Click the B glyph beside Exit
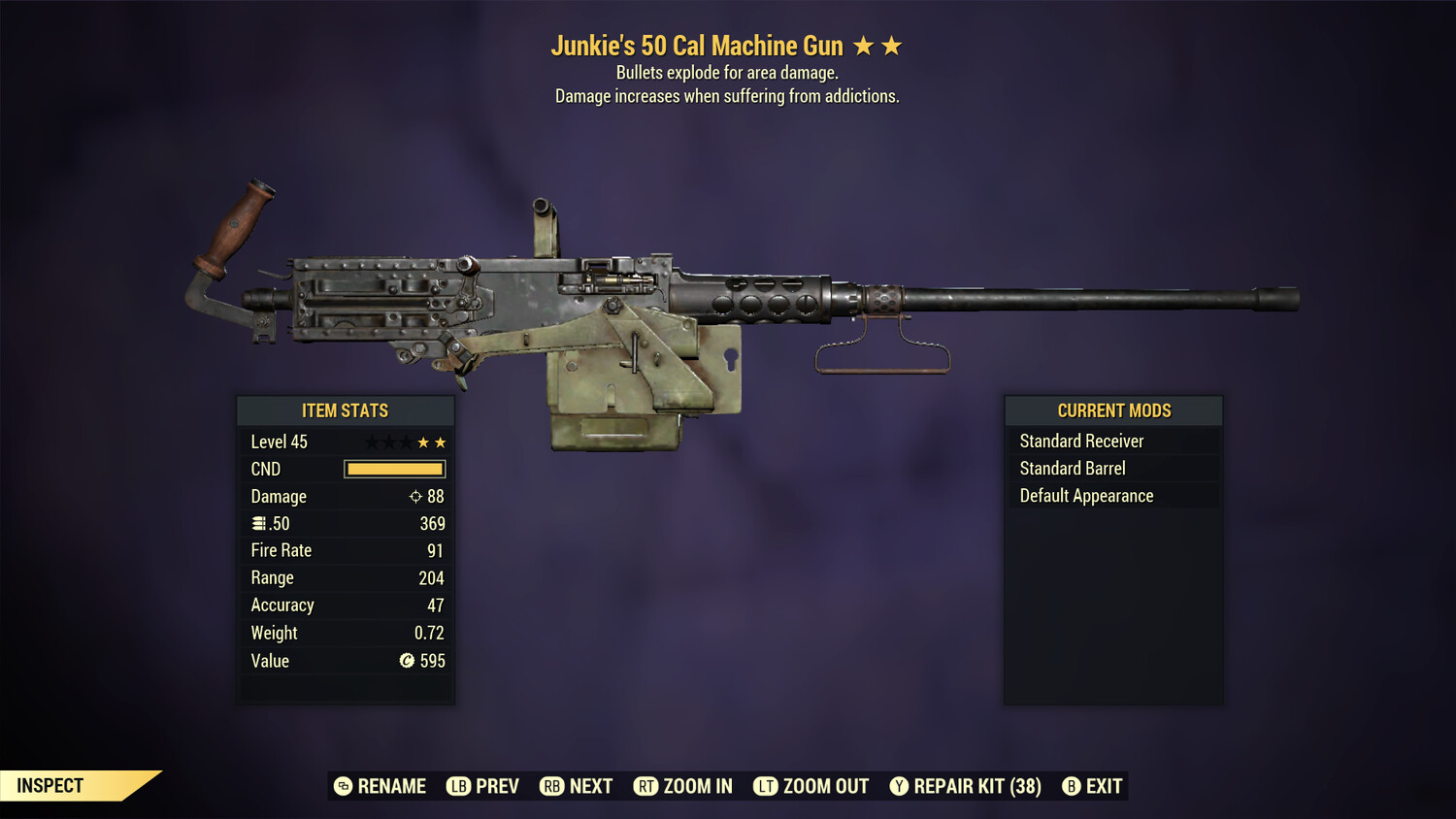The width and height of the screenshot is (1456, 819). (x=1071, y=786)
